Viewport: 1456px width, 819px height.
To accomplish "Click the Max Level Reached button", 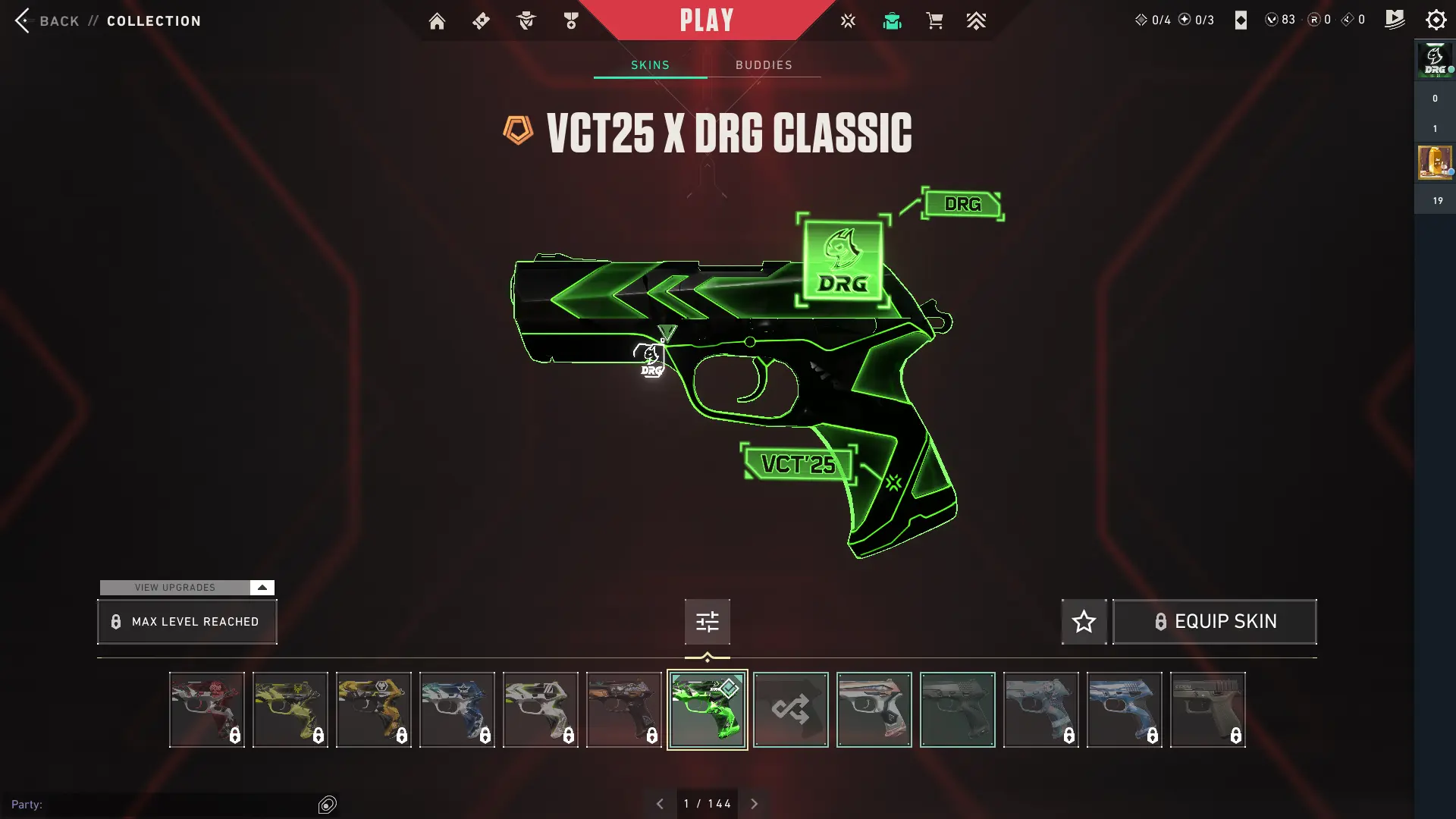I will [x=187, y=622].
